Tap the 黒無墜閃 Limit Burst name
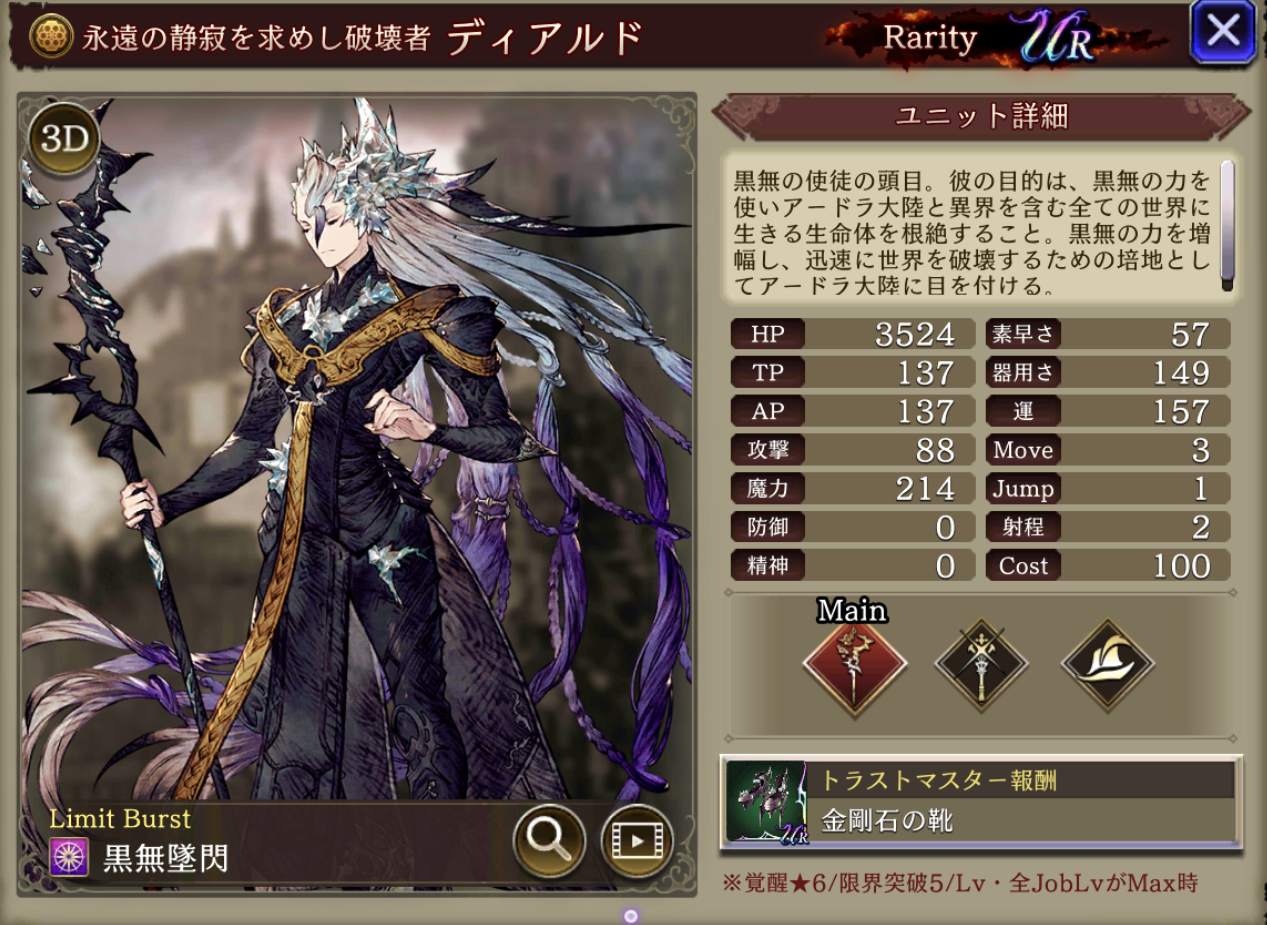The image size is (1267, 925). tap(165, 858)
